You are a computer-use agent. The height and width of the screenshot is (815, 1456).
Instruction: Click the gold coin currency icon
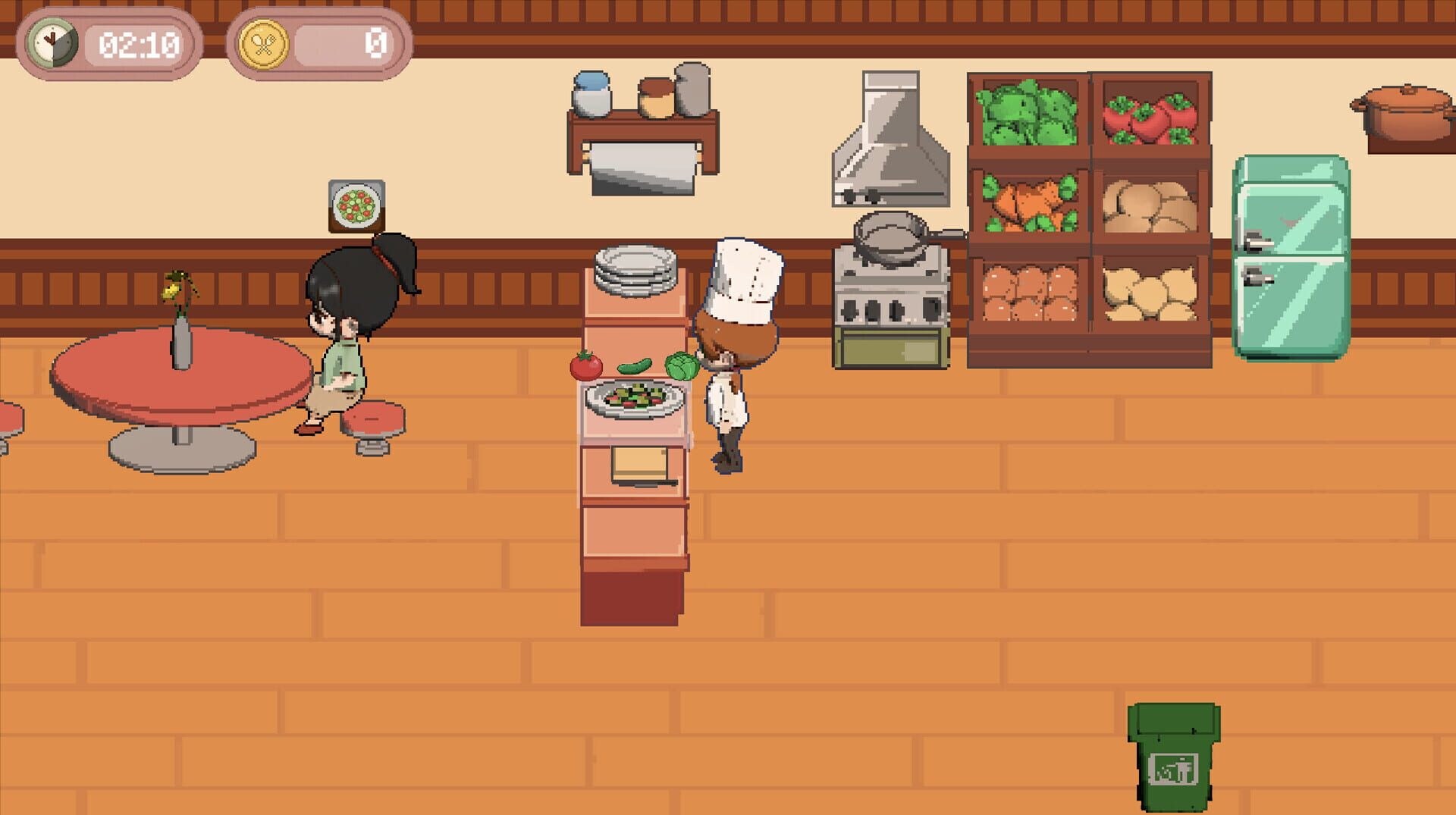[263, 43]
